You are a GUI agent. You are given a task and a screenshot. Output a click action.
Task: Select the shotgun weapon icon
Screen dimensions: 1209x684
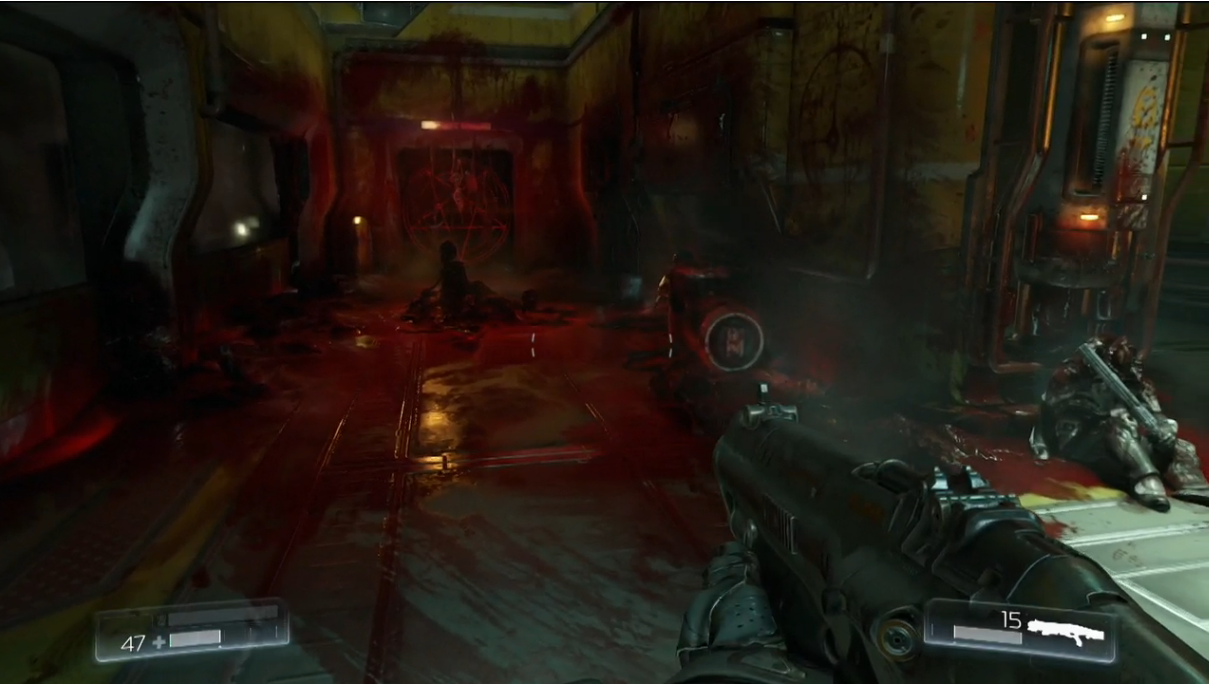click(1069, 629)
